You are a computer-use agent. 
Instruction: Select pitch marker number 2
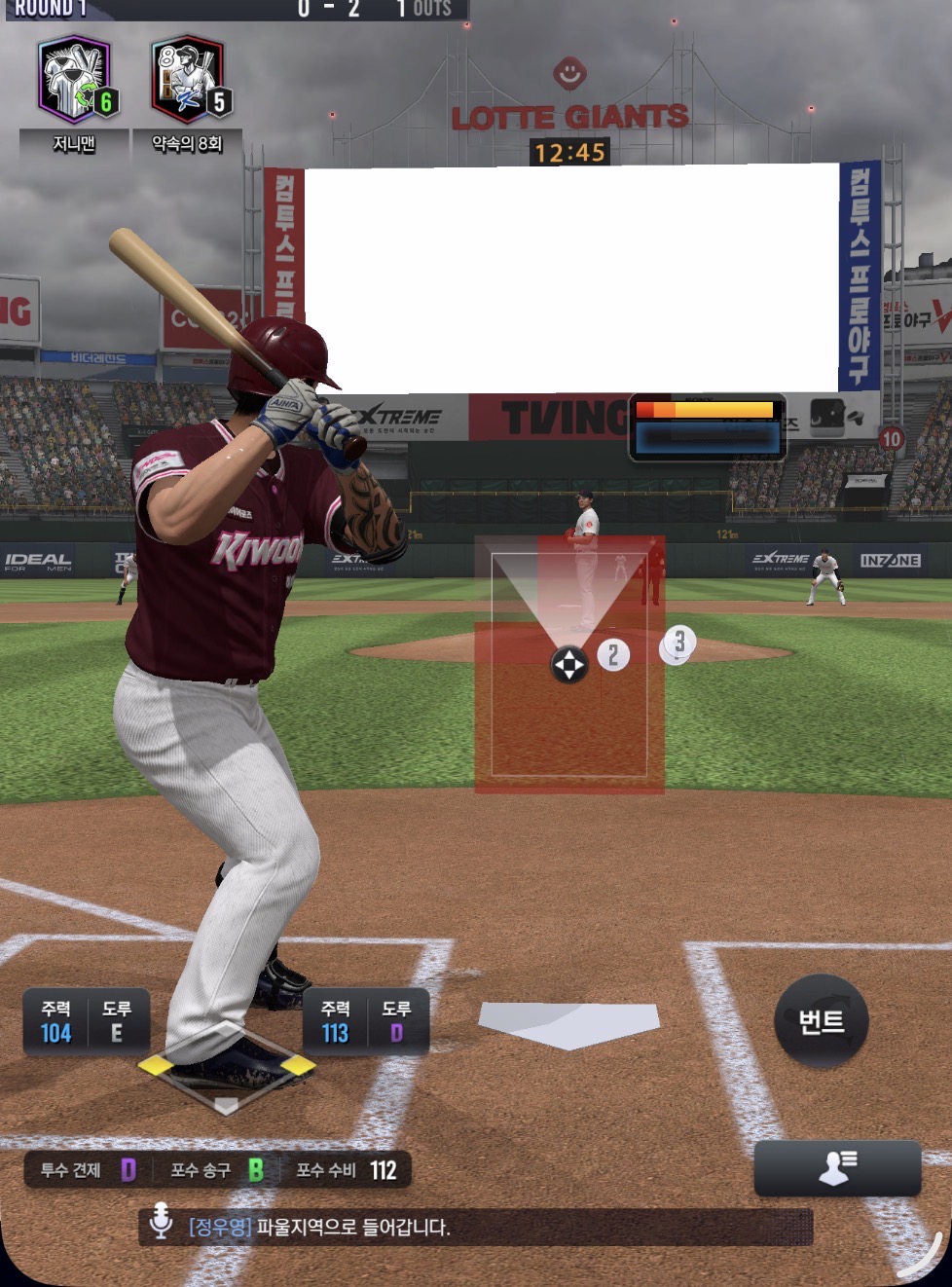(x=613, y=655)
